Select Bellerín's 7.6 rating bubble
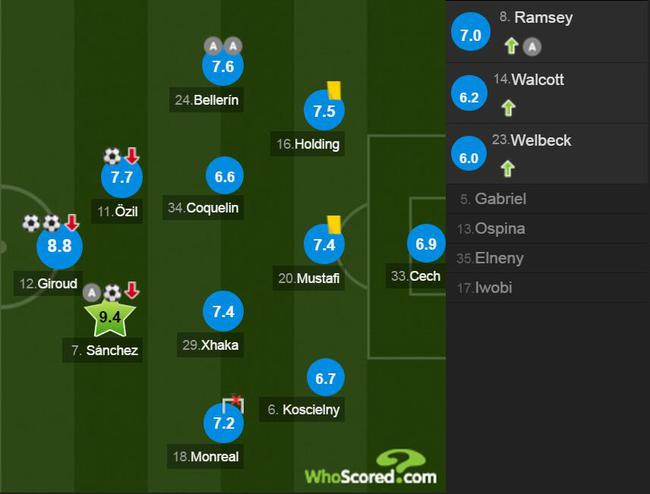The image size is (650, 494). click(223, 67)
